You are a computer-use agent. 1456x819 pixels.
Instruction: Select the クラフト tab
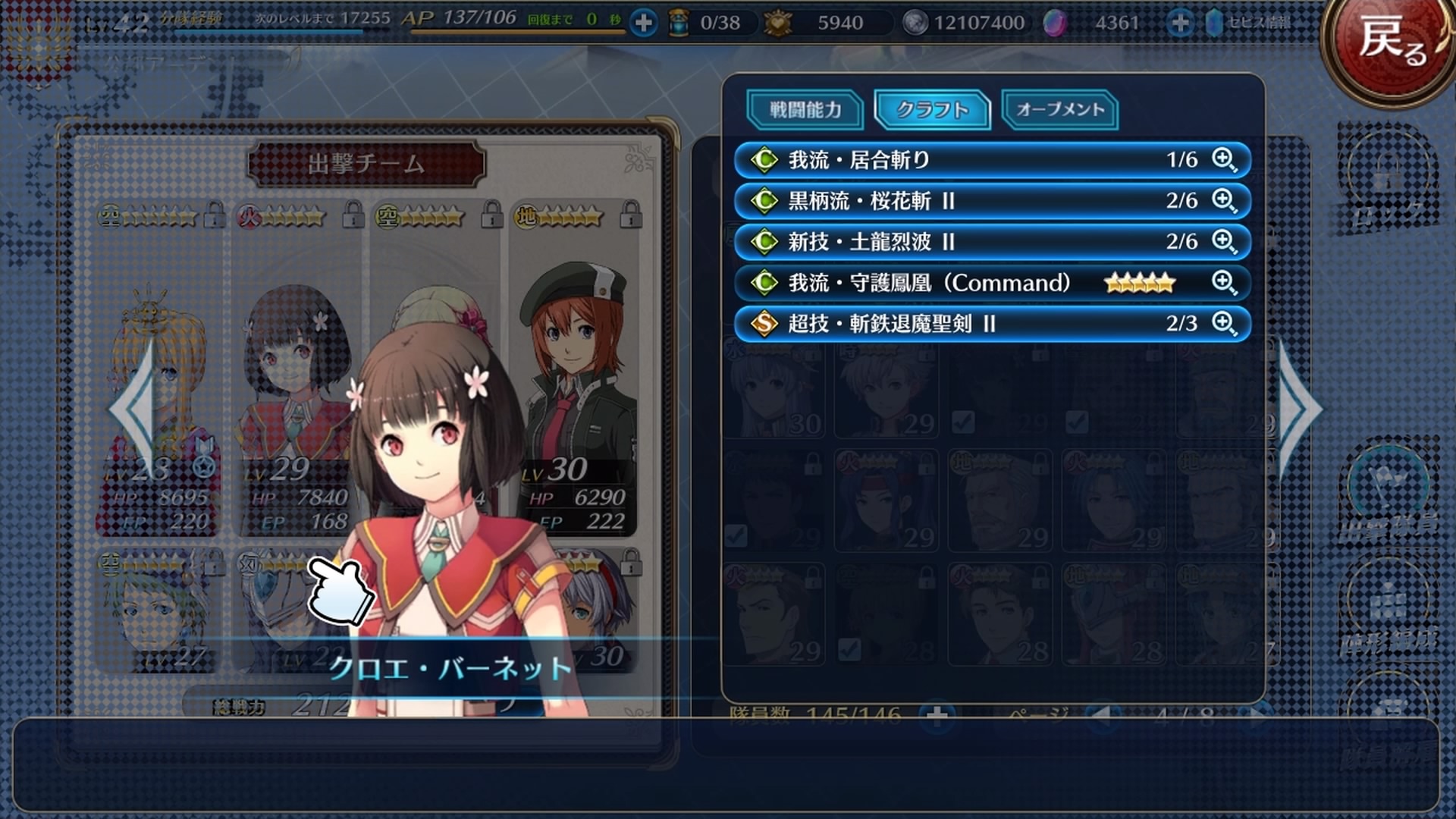[932, 110]
